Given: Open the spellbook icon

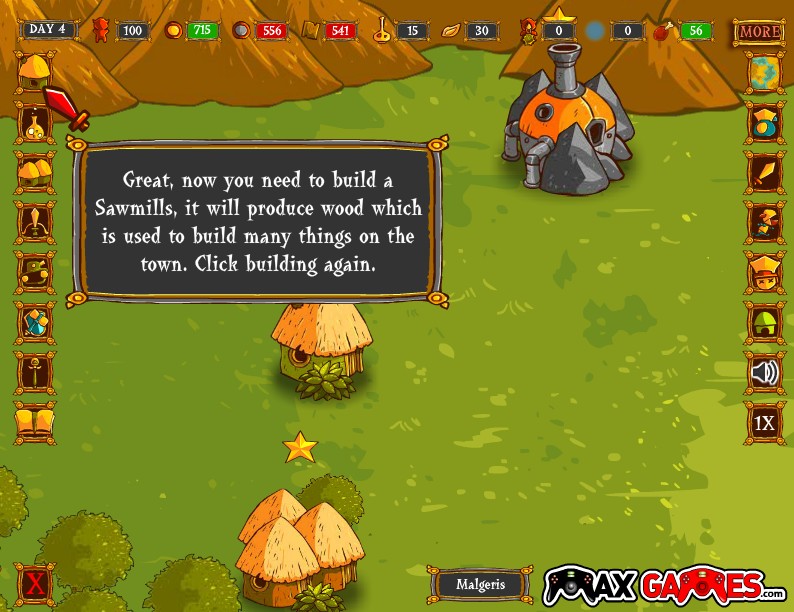Looking at the screenshot, I should click(x=35, y=421).
